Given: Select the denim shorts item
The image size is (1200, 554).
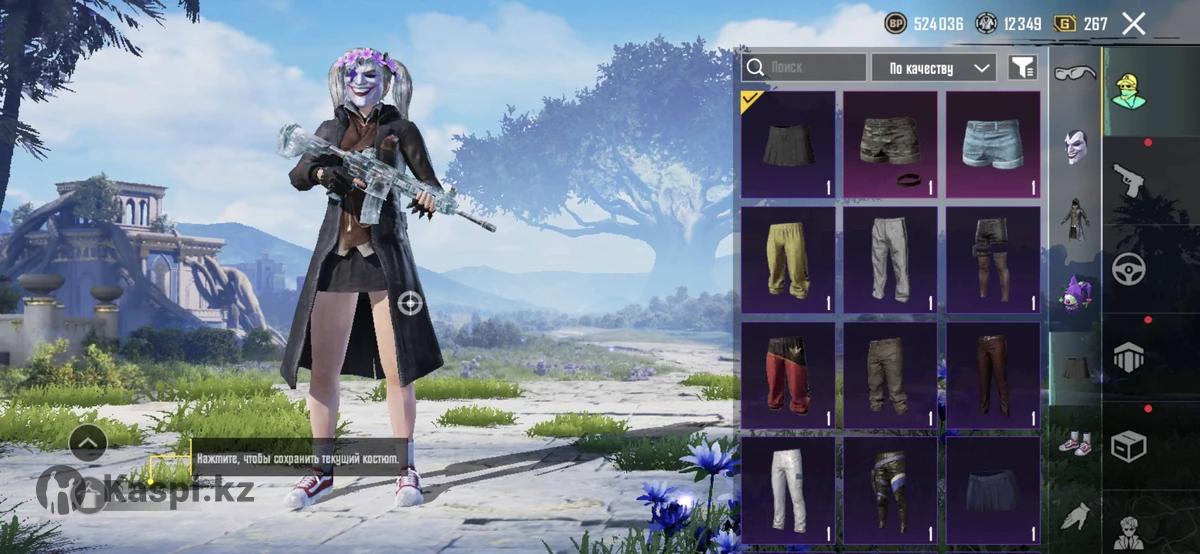Looking at the screenshot, I should coord(993,145).
